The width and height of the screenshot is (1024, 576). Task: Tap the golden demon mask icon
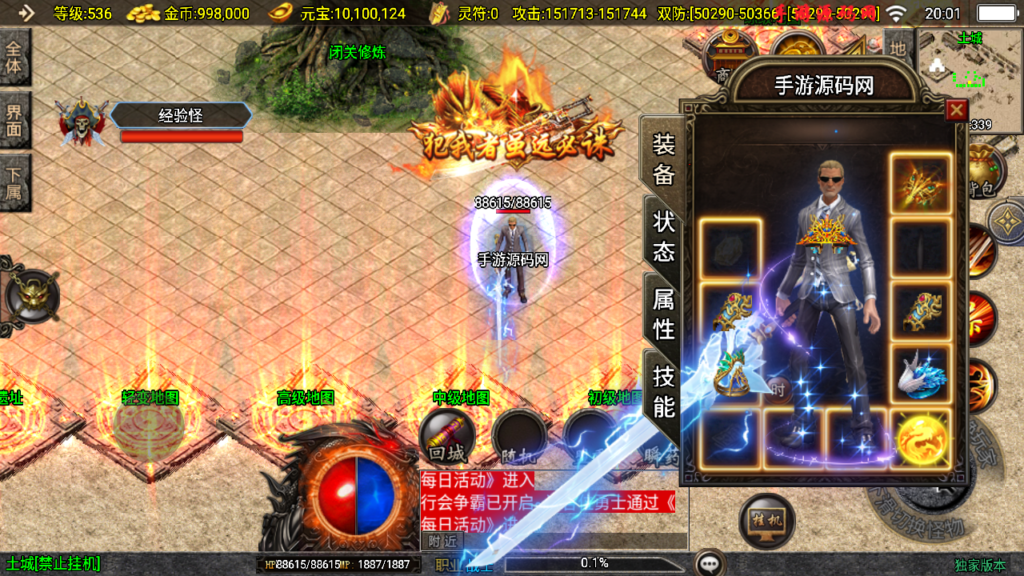click(x=32, y=294)
